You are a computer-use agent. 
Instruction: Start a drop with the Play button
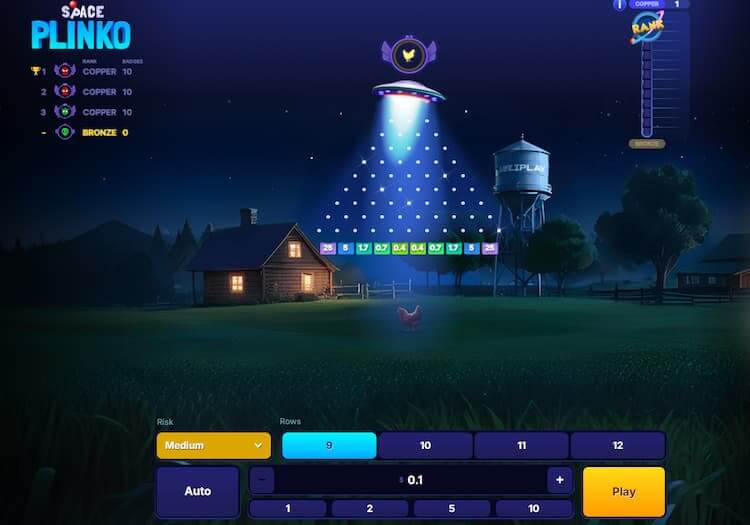623,491
